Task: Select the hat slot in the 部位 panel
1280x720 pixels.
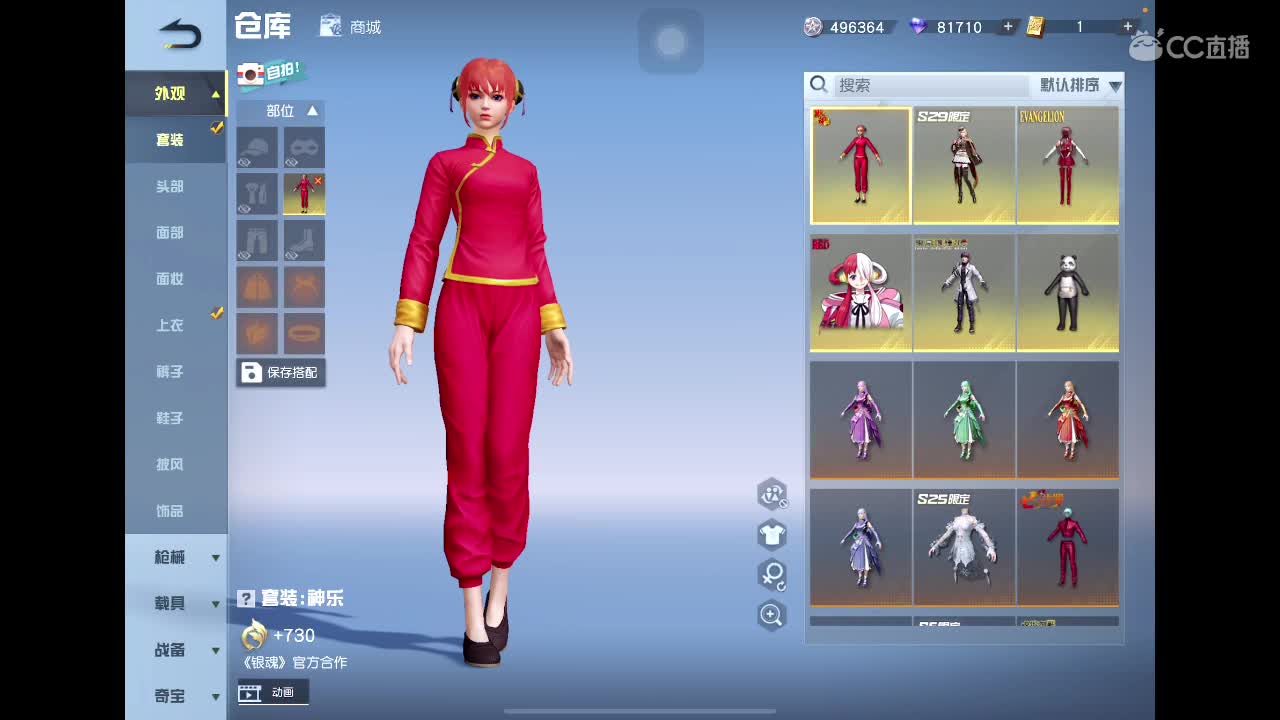Action: (256, 147)
